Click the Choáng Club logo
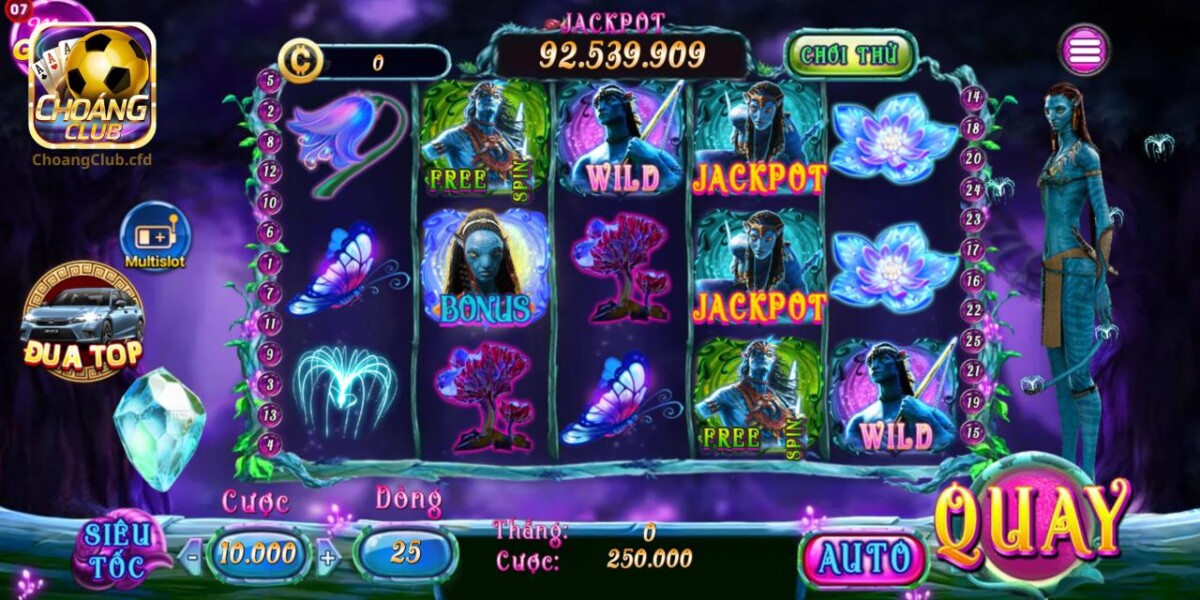This screenshot has width=1200, height=600. (92, 87)
